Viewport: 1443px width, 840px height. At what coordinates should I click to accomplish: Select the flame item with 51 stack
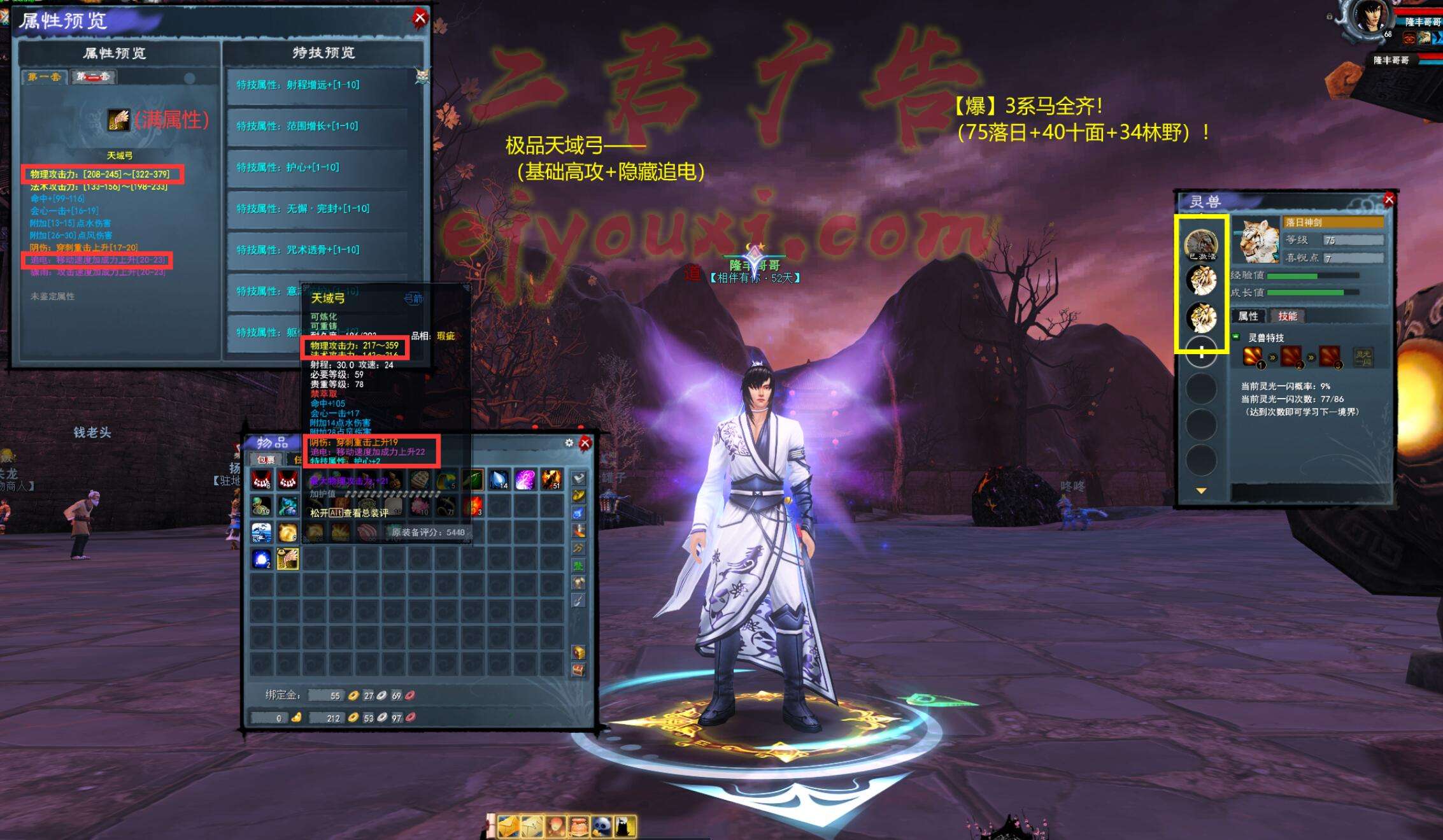click(x=551, y=479)
